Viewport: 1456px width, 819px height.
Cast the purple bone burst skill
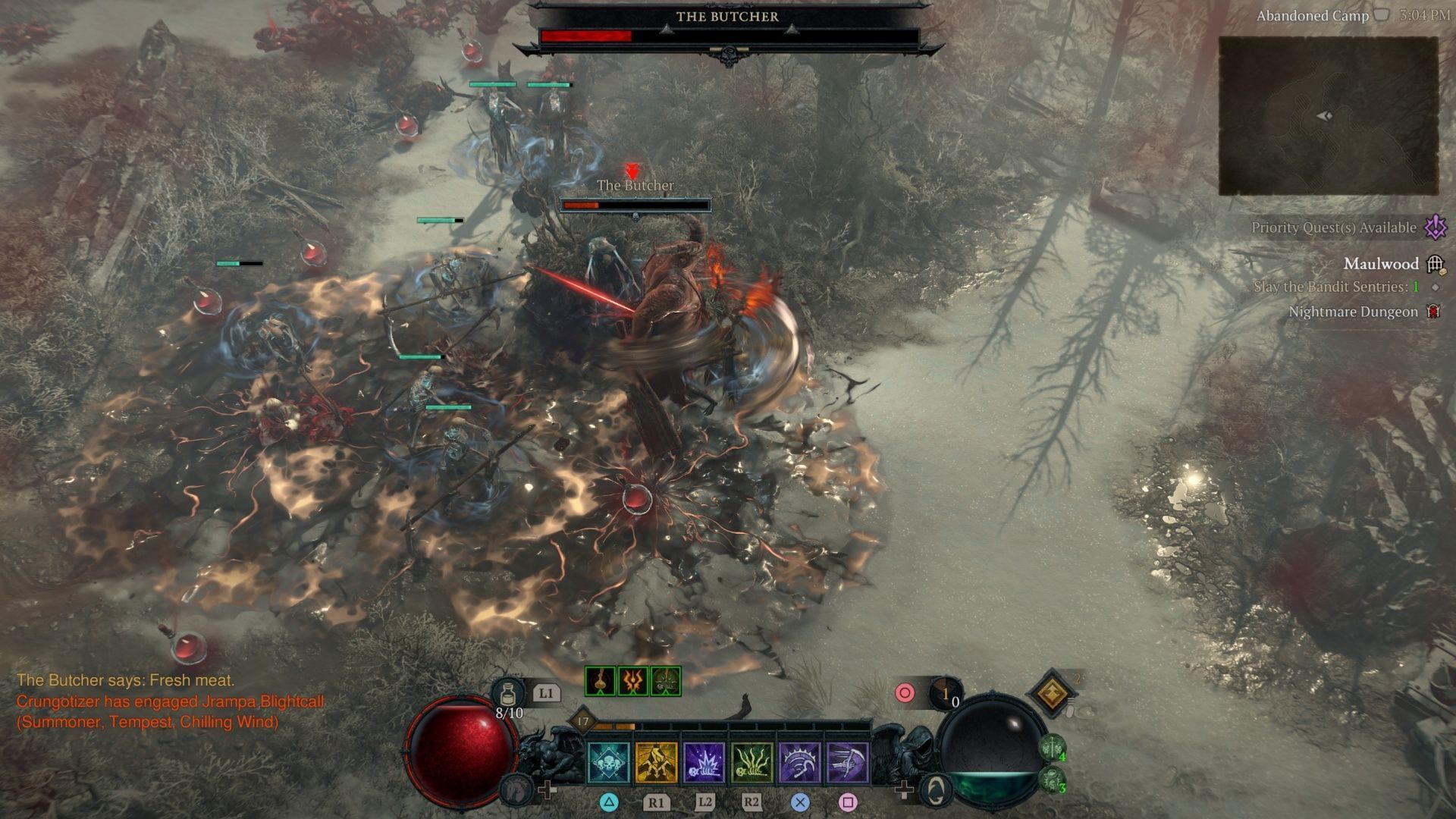coord(704,762)
